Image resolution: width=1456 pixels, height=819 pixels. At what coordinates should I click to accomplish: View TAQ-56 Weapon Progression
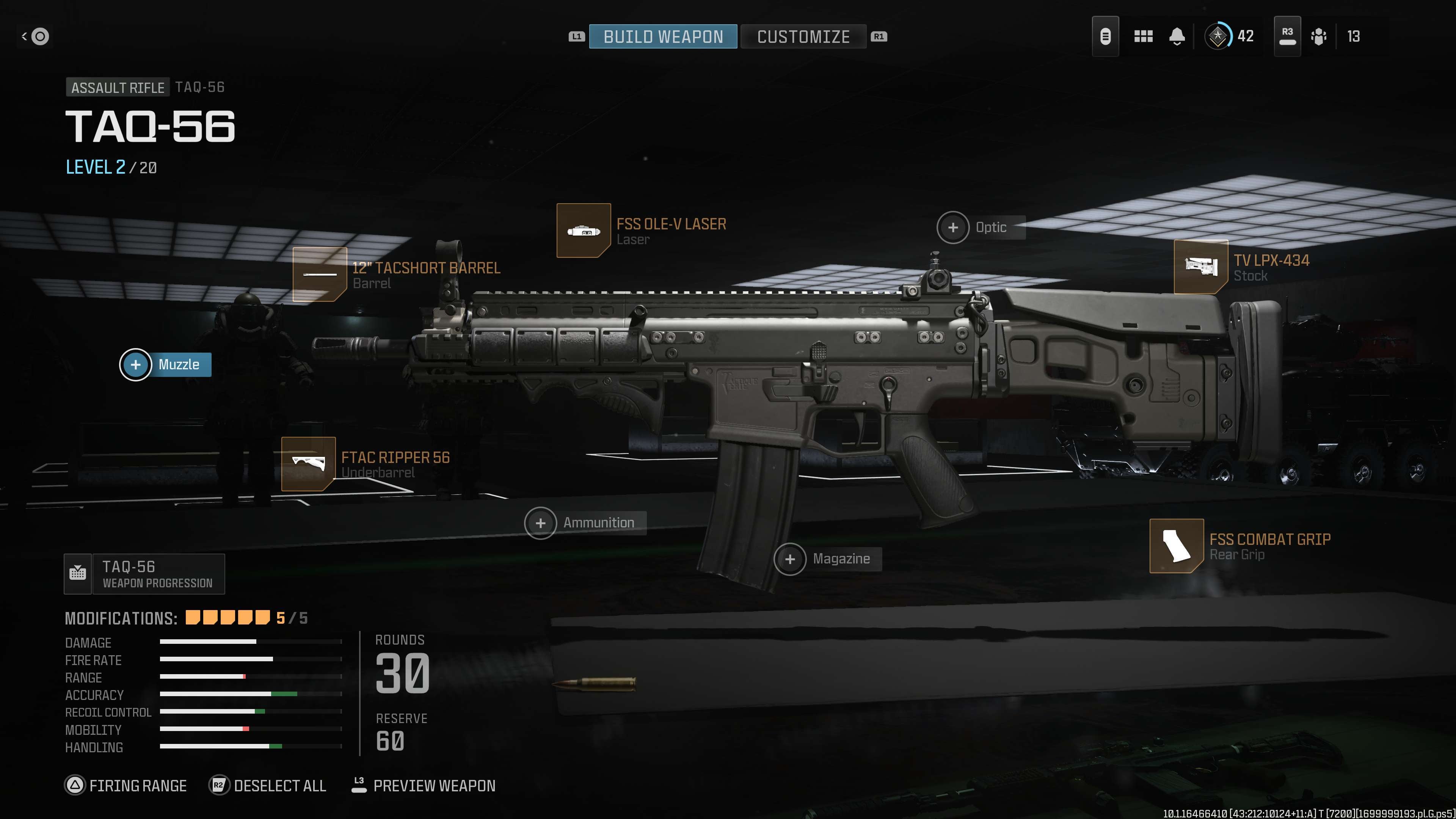tap(145, 574)
